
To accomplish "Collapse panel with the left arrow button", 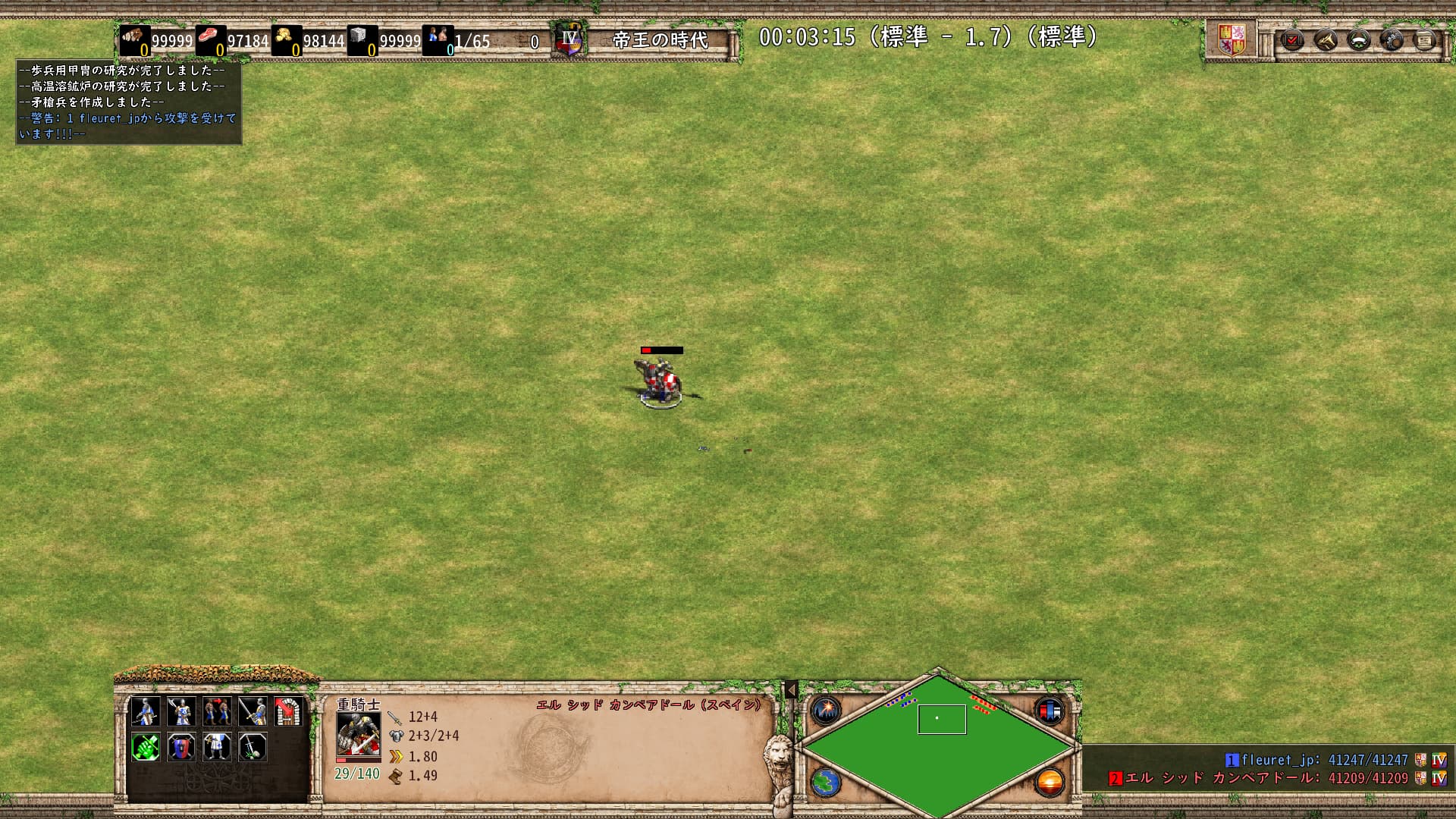I will [791, 690].
